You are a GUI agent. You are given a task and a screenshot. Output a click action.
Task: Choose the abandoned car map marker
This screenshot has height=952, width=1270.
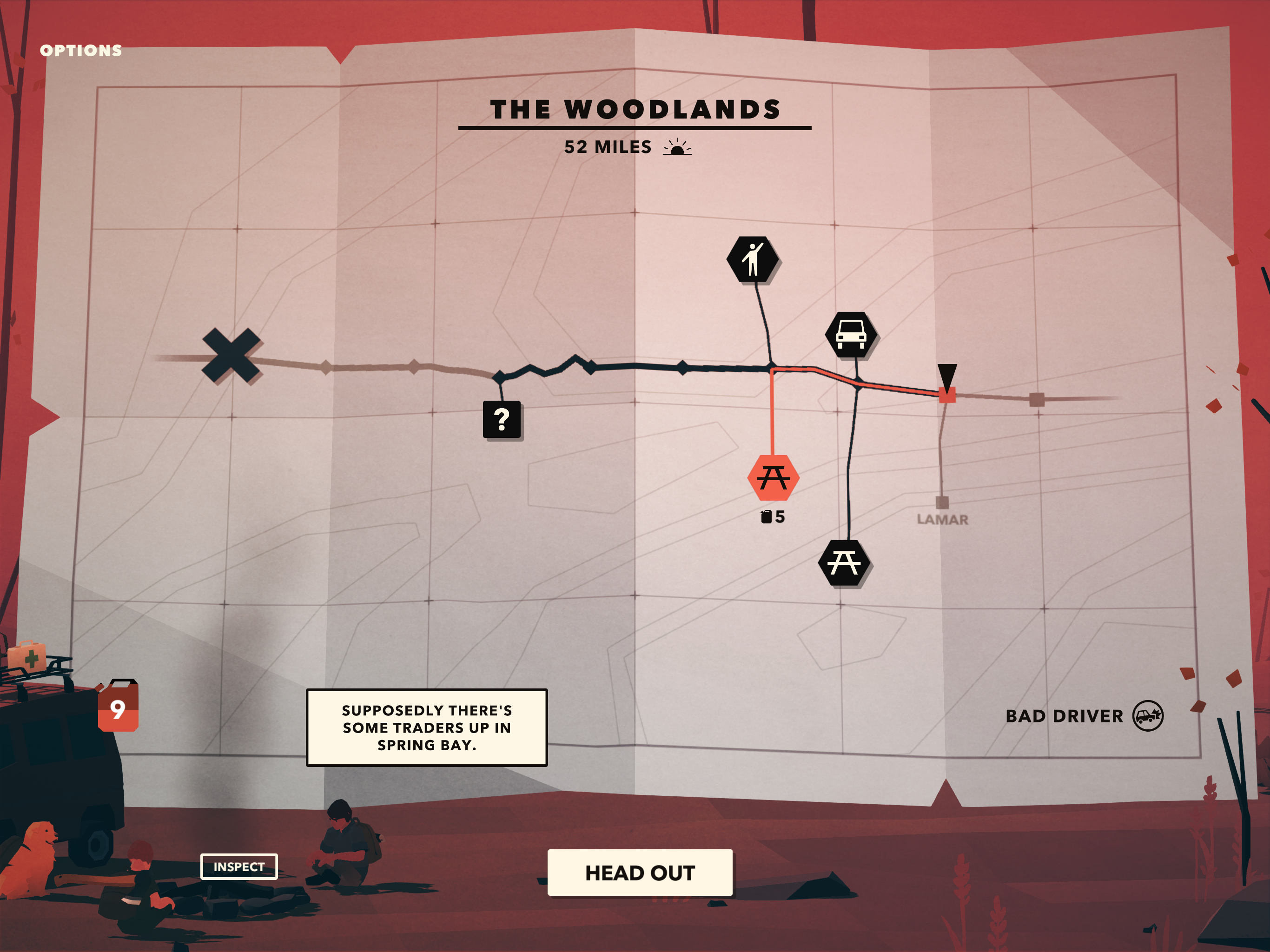click(851, 334)
